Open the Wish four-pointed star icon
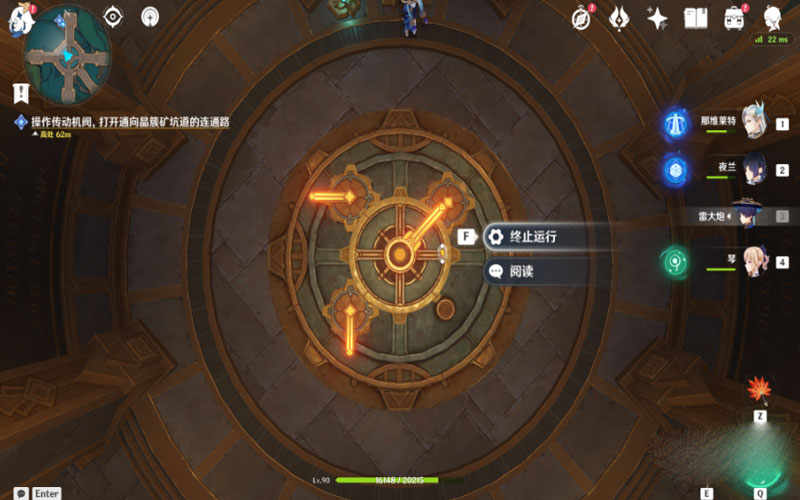The image size is (800, 500). [x=657, y=18]
